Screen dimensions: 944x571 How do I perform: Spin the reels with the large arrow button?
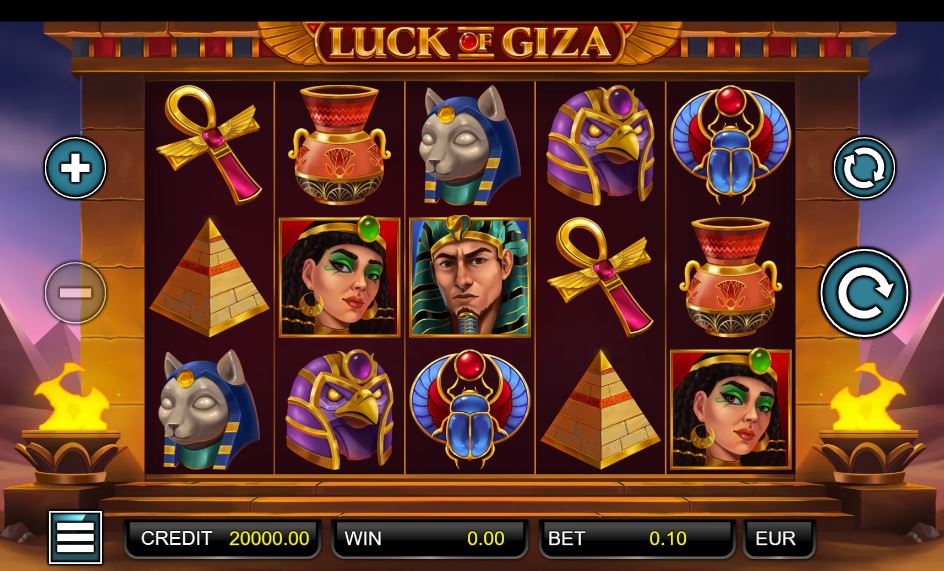[x=864, y=293]
